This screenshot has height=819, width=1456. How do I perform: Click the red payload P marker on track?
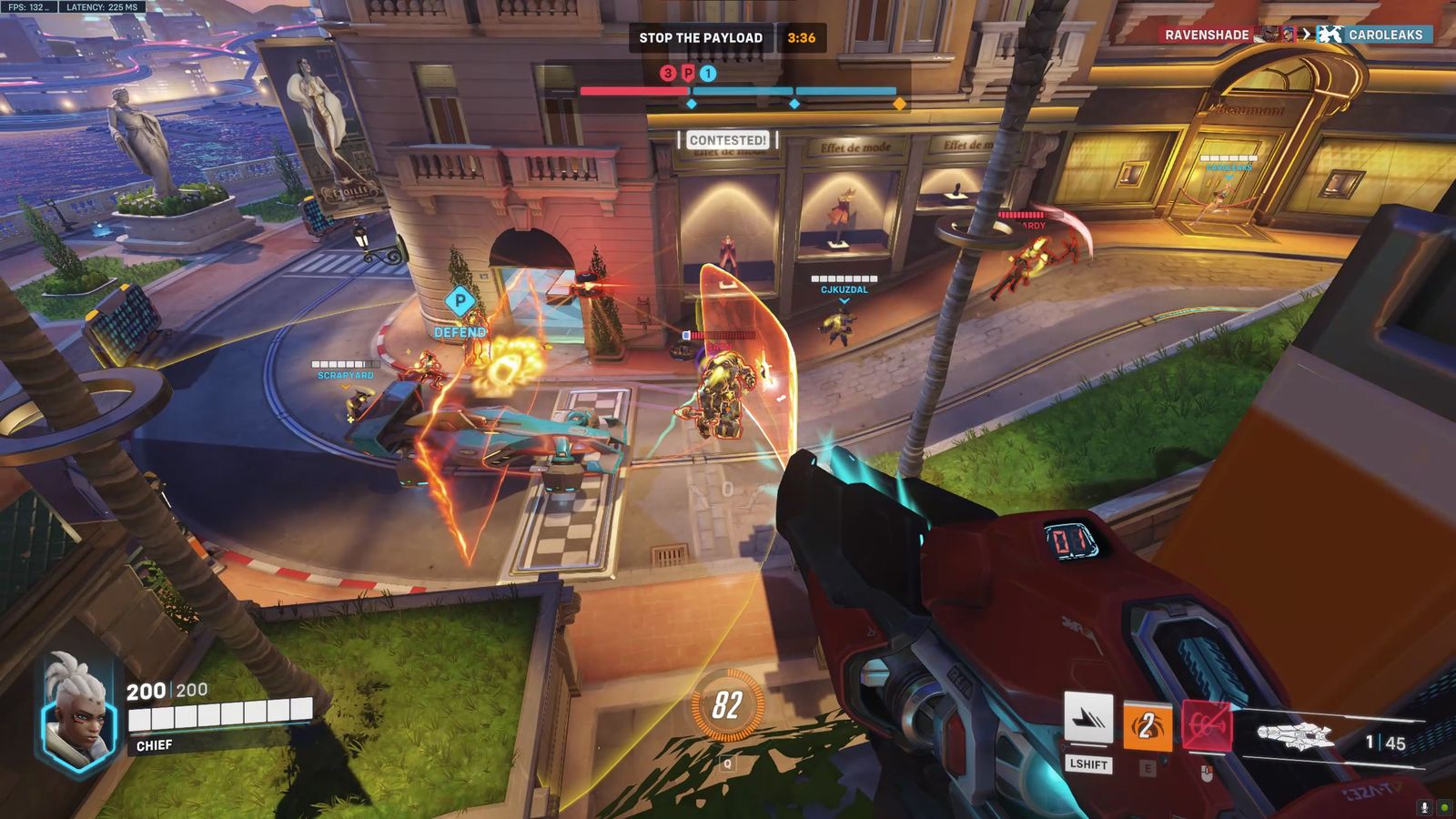[688, 74]
